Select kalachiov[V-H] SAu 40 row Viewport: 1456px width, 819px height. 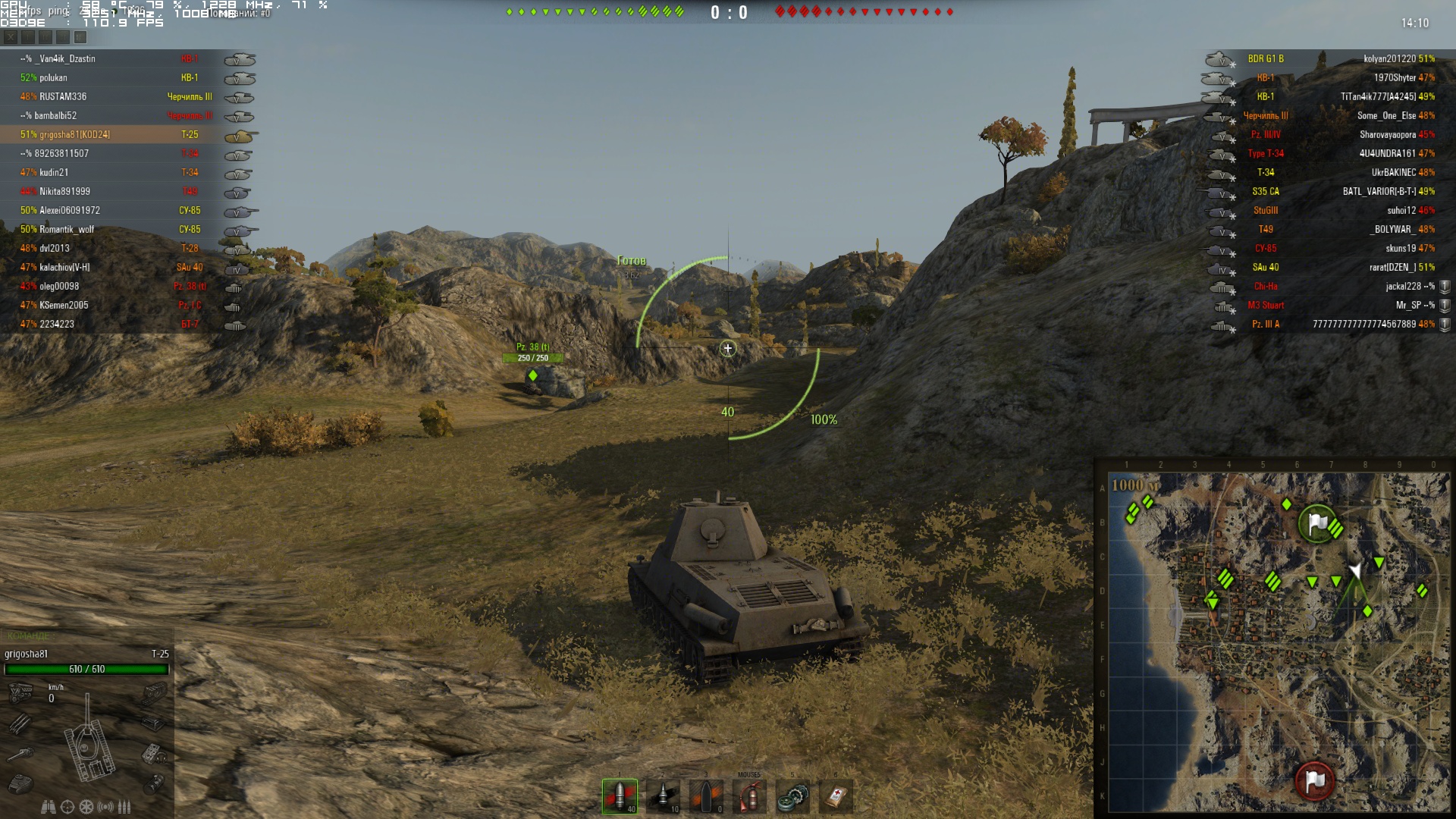coord(114,267)
